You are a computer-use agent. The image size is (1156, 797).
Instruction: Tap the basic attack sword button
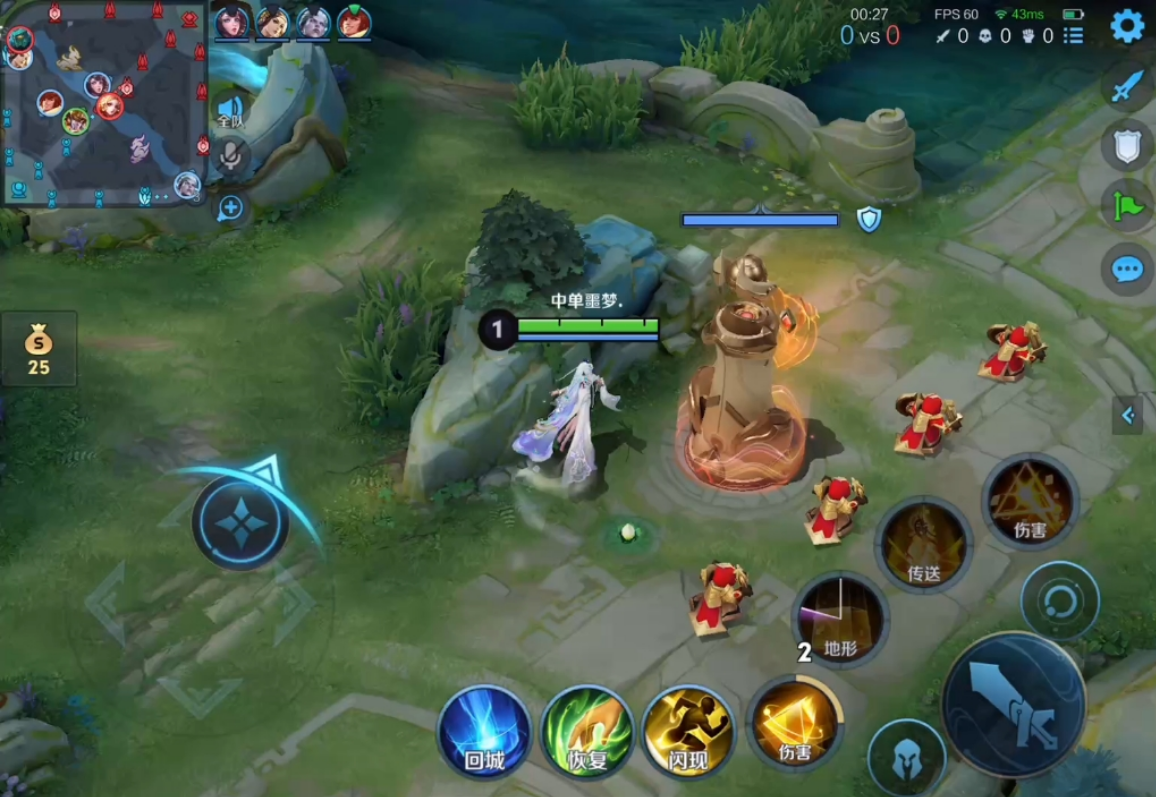[1013, 704]
